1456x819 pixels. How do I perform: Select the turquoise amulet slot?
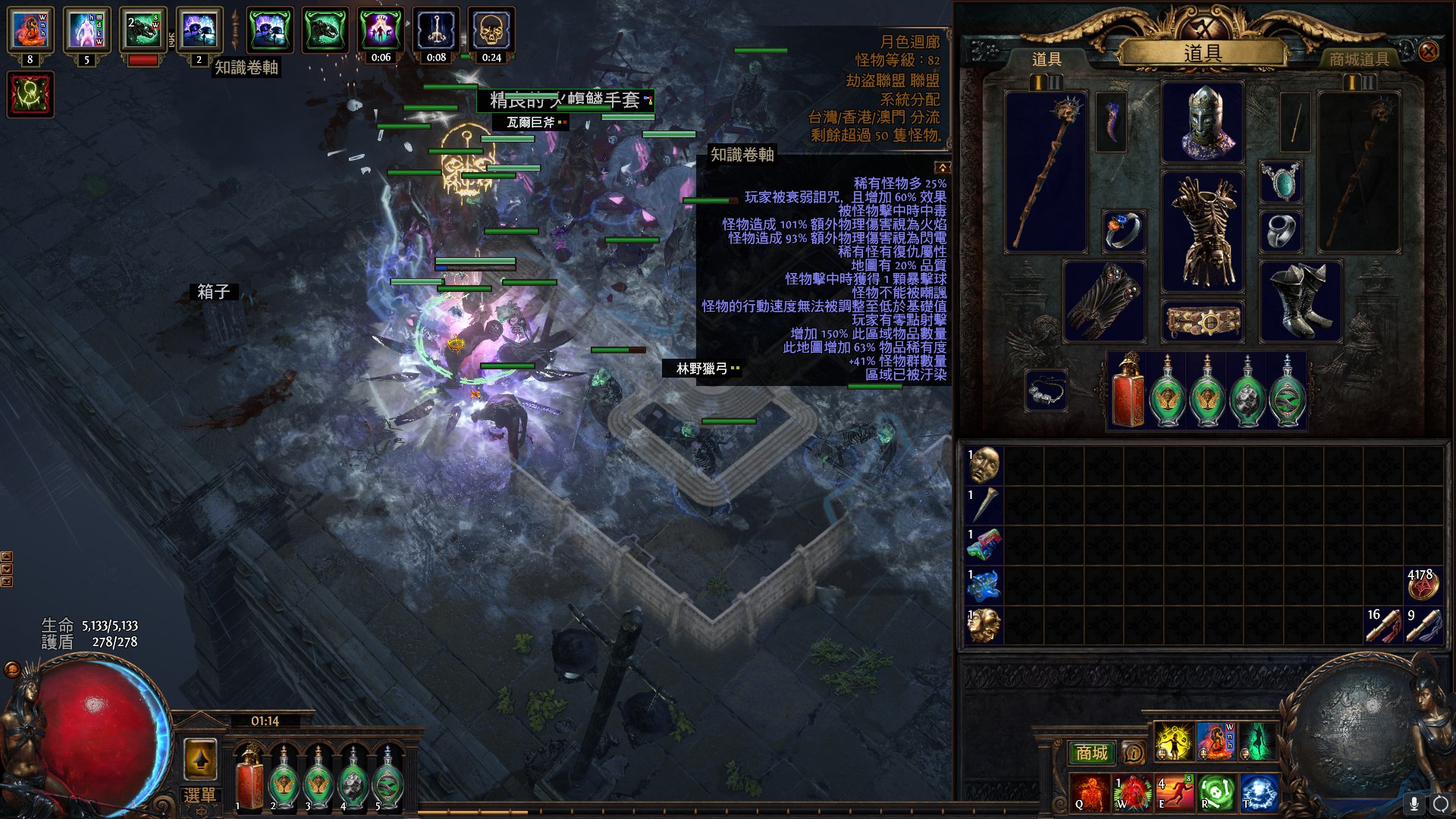1281,182
